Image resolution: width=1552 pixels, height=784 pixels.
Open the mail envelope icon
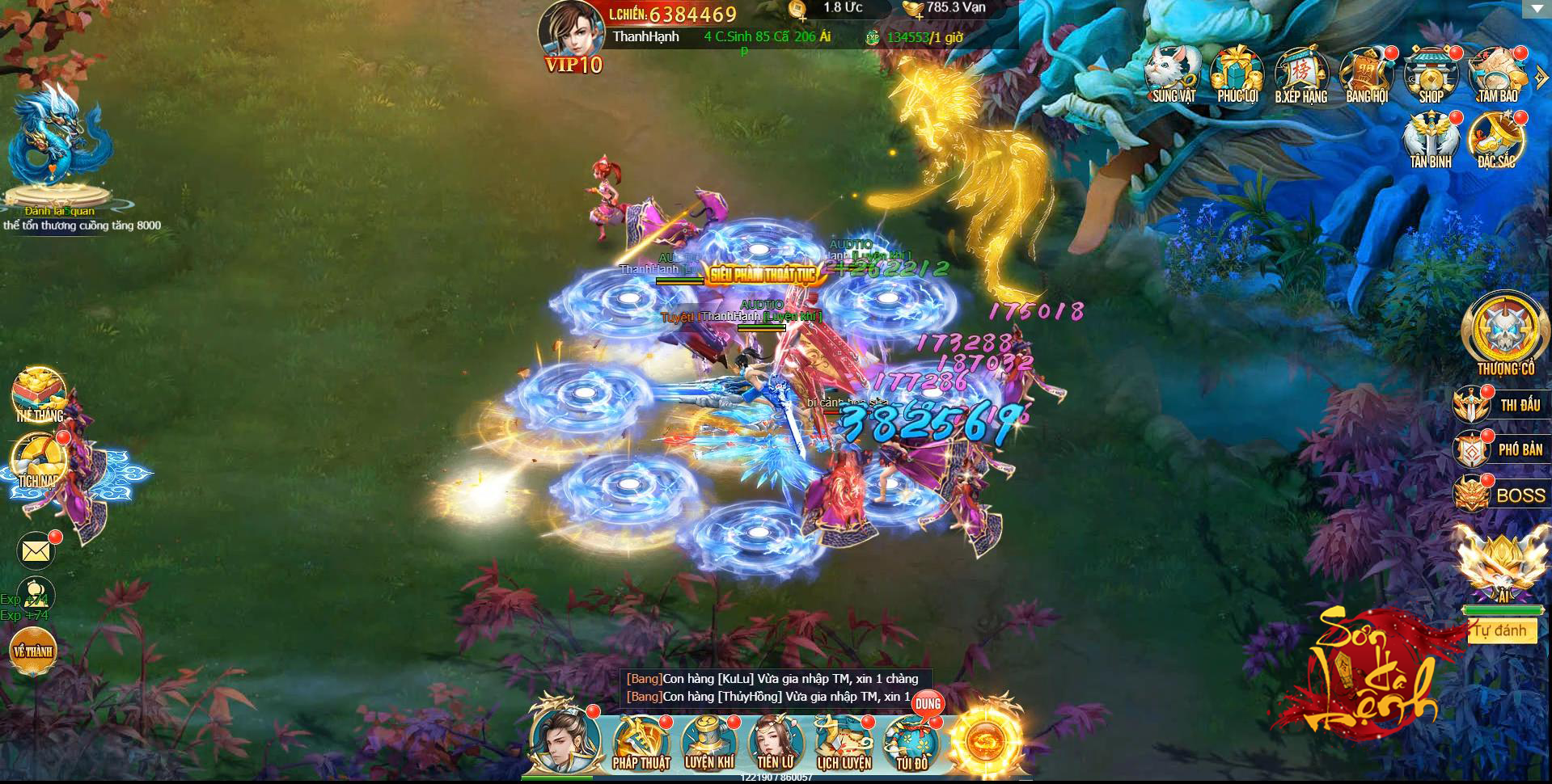[x=36, y=551]
